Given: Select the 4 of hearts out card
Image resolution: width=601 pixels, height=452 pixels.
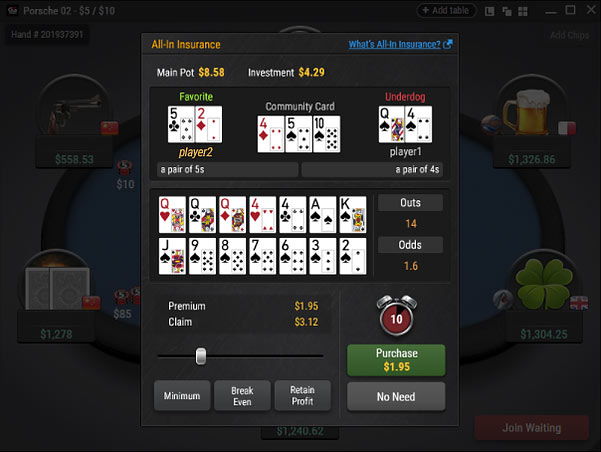Looking at the screenshot, I should [x=262, y=215].
